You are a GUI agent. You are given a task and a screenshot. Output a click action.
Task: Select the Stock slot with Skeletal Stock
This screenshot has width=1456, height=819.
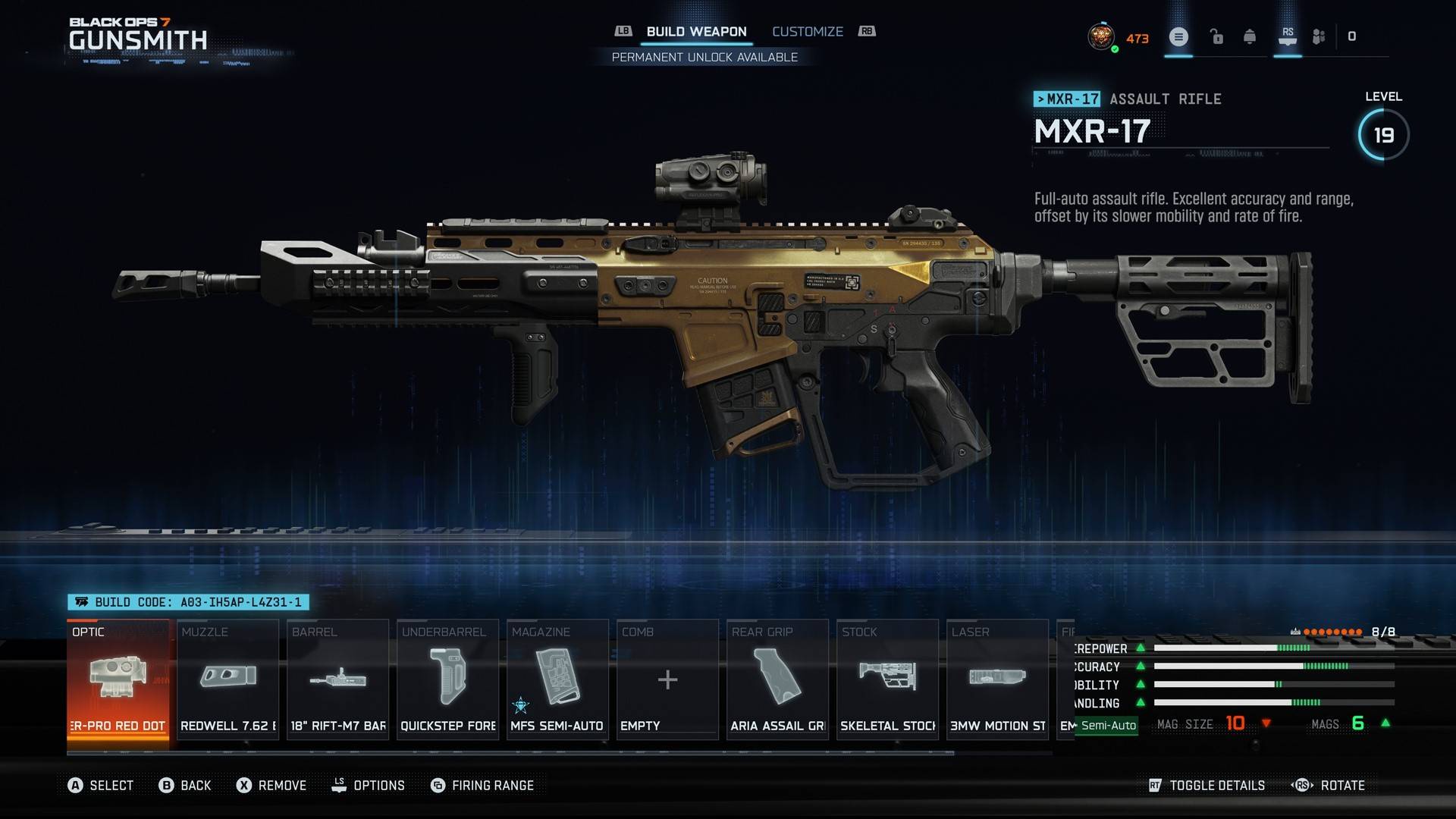[887, 679]
